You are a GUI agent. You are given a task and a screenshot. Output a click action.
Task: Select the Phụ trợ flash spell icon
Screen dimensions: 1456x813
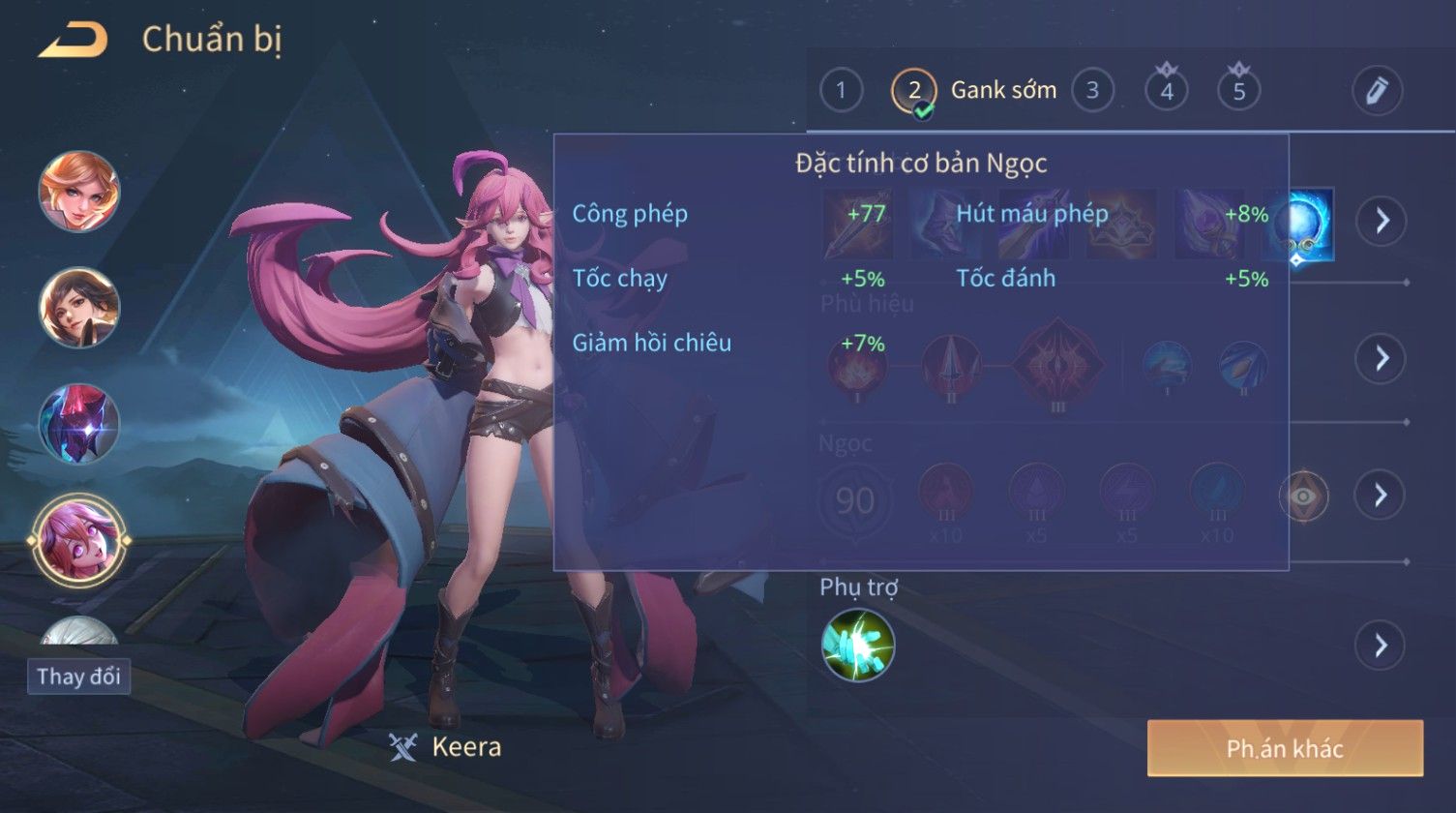(857, 645)
